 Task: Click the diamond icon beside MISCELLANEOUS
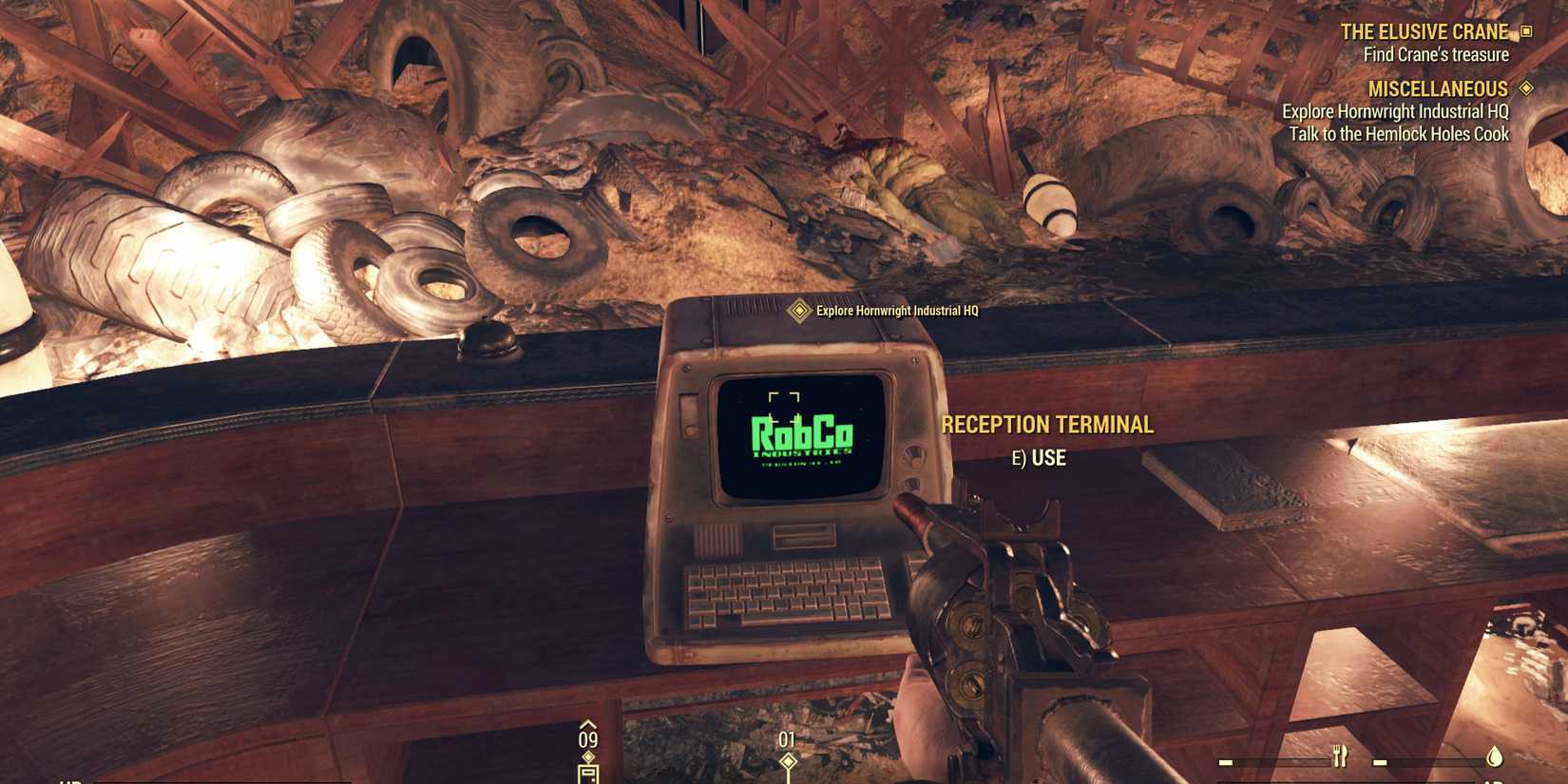(1528, 87)
